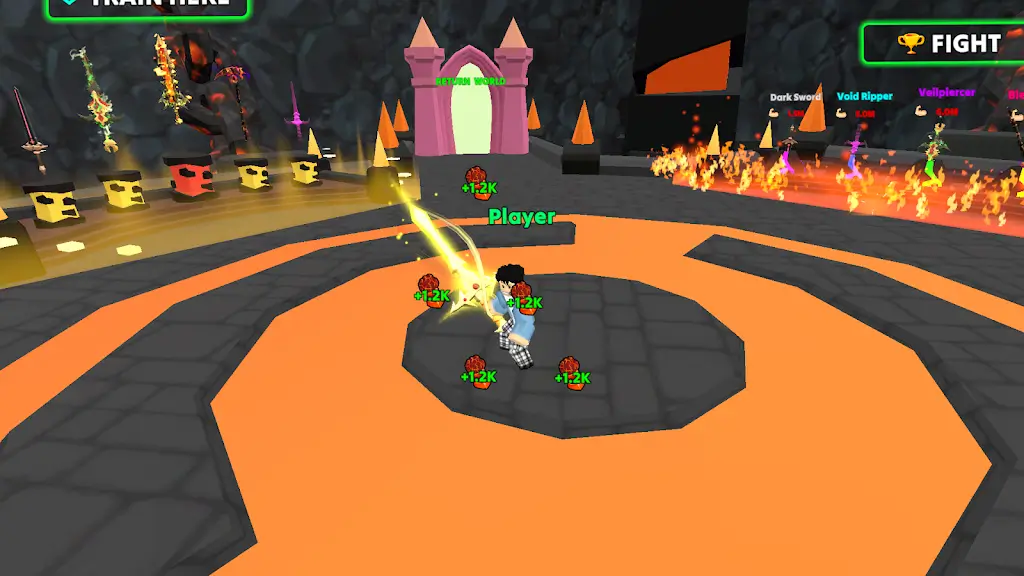Image resolution: width=1024 pixels, height=576 pixels.
Task: Select the TRAIN HERE button
Action: [x=150, y=5]
